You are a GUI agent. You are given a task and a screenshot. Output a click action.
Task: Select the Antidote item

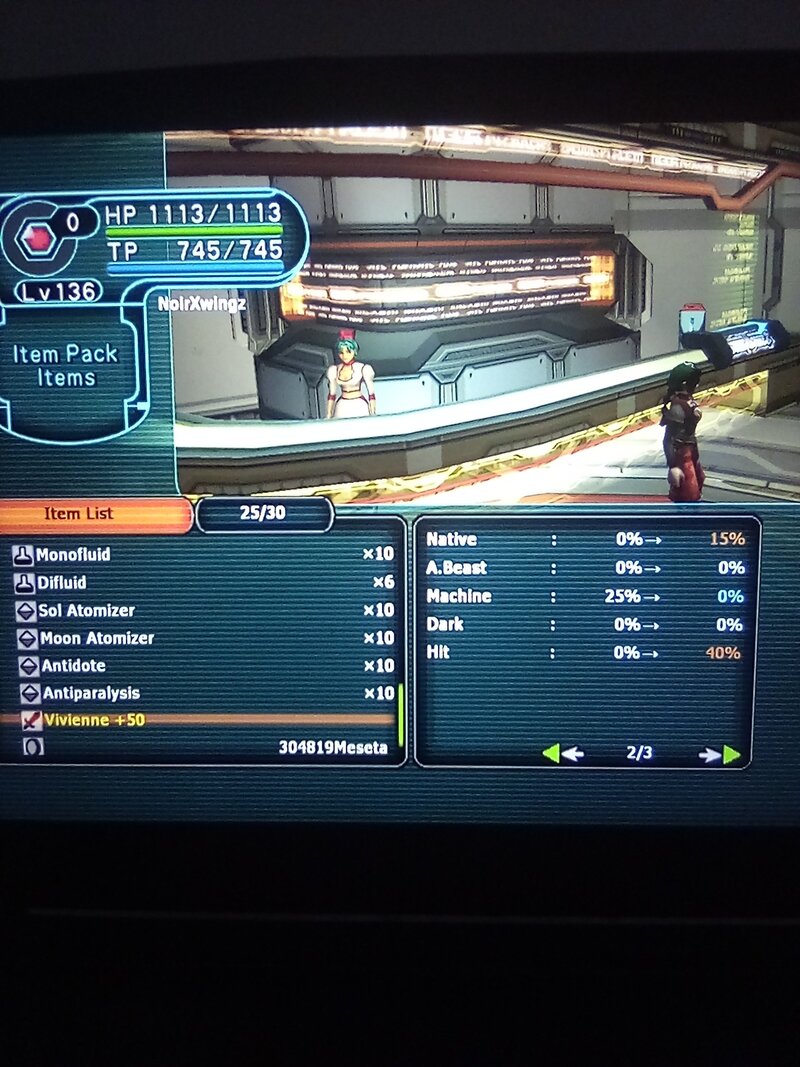point(73,665)
